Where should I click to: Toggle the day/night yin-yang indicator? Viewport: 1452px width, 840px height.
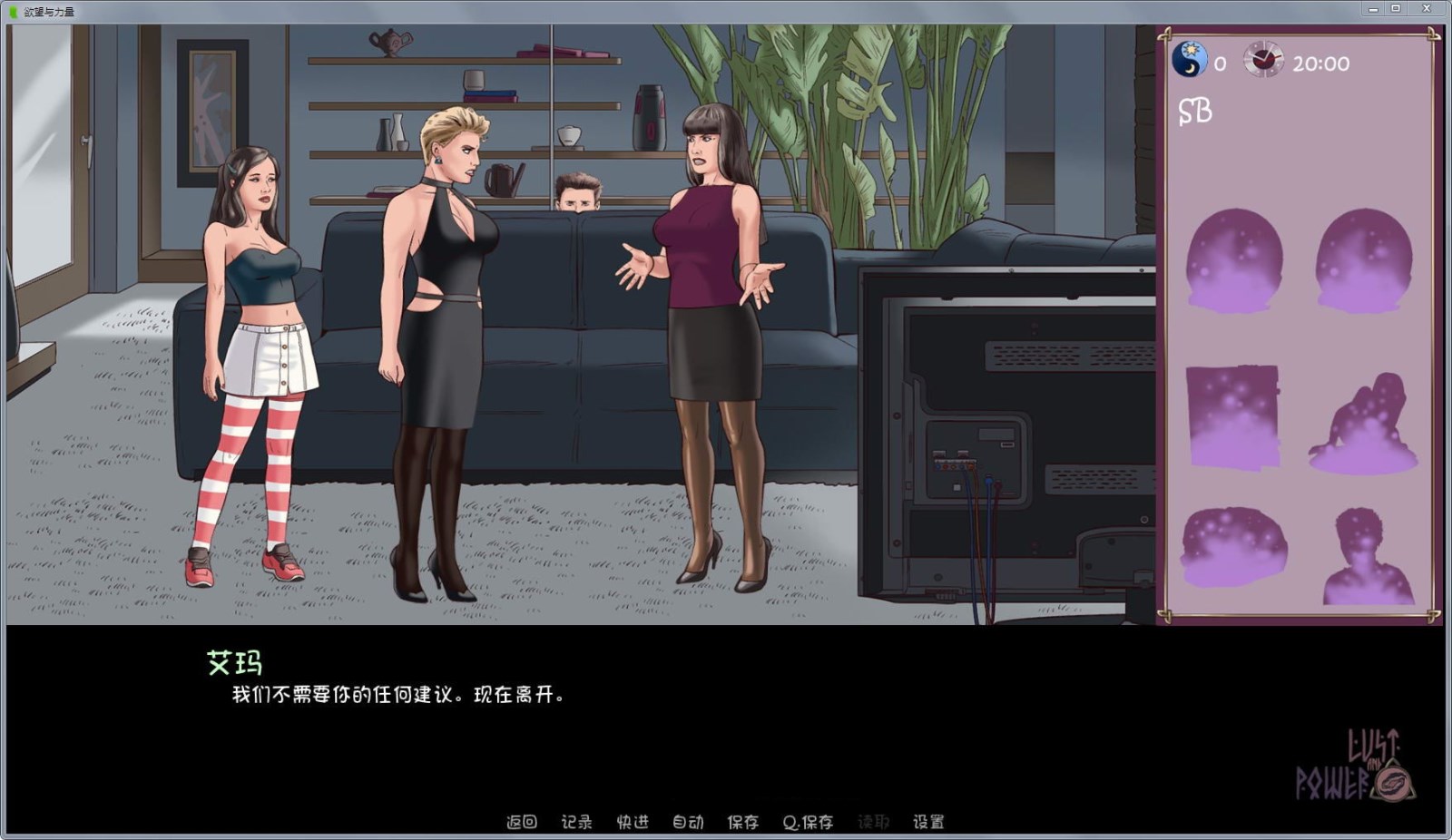[1189, 57]
